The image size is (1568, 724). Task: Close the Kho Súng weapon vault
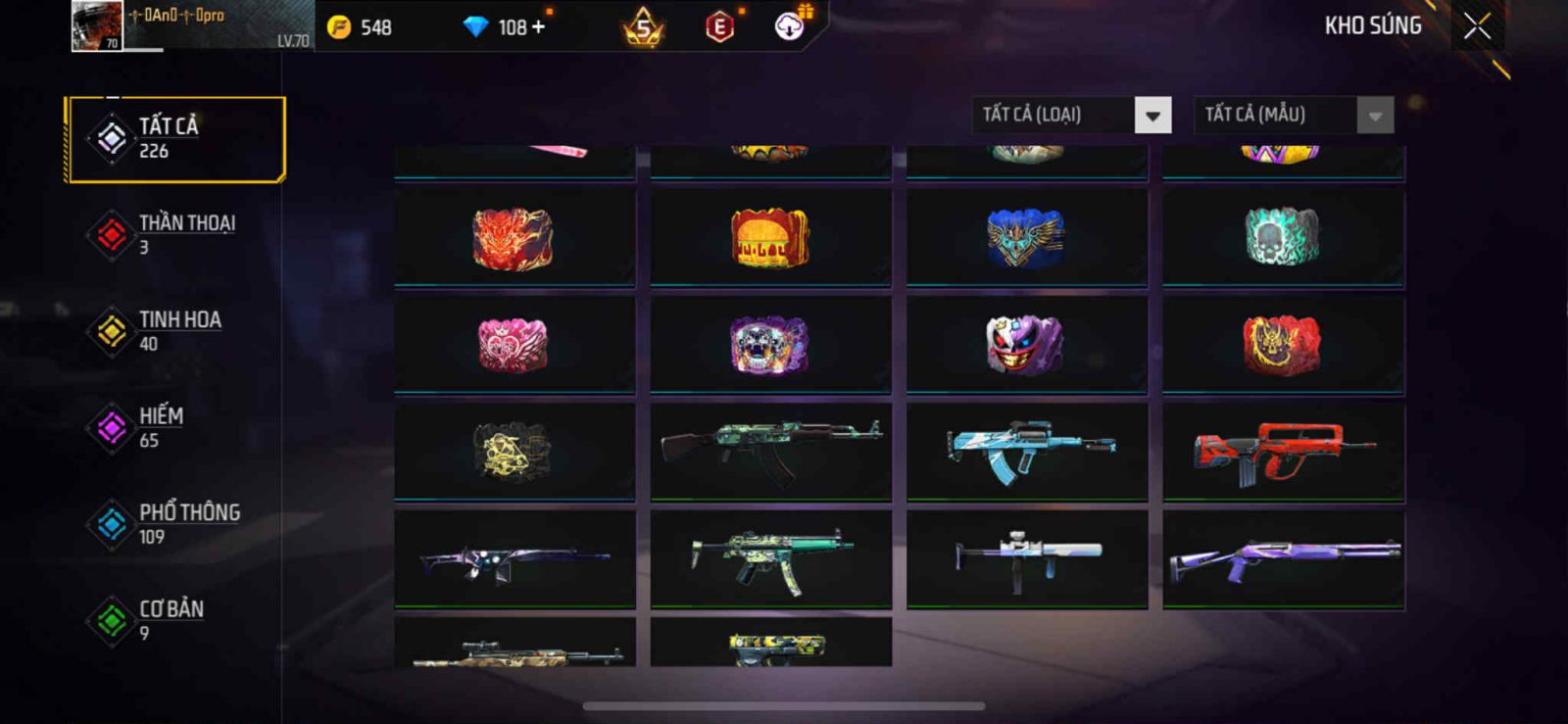pos(1477,26)
